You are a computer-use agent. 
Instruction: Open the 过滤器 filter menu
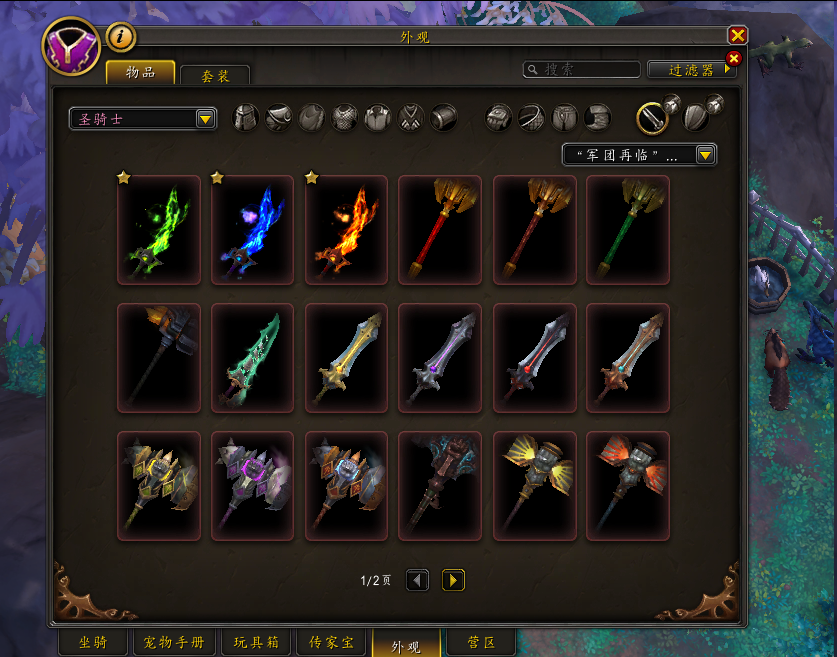click(x=691, y=70)
